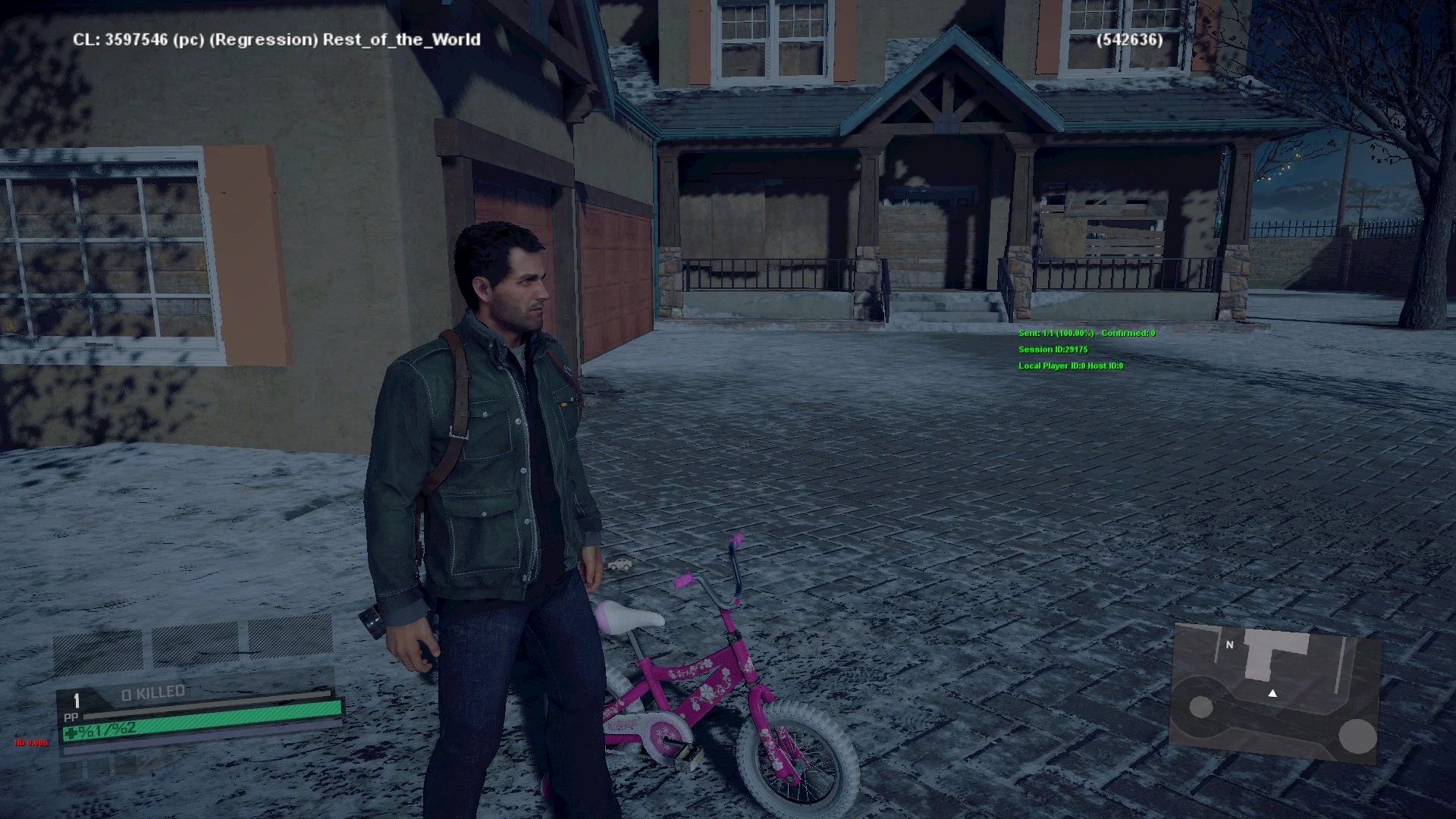Click the white player arrow on minimap
Image resolution: width=1456 pixels, height=819 pixels.
coord(1272,693)
